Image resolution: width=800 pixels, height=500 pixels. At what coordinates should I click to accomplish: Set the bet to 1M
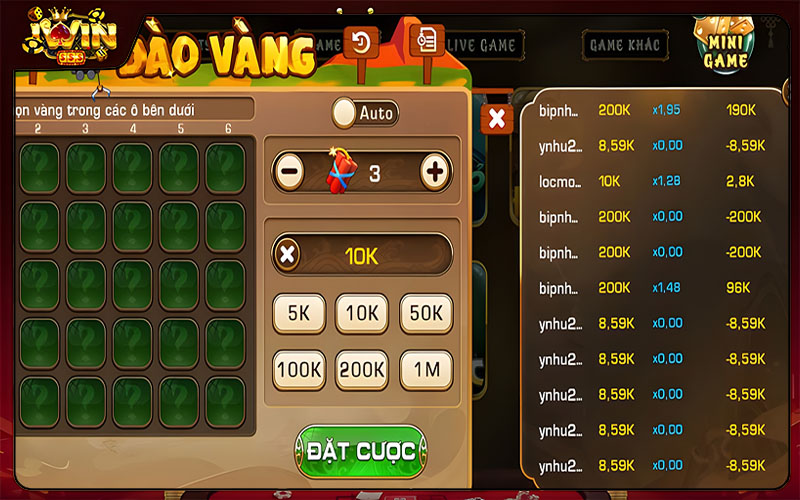[x=425, y=370]
